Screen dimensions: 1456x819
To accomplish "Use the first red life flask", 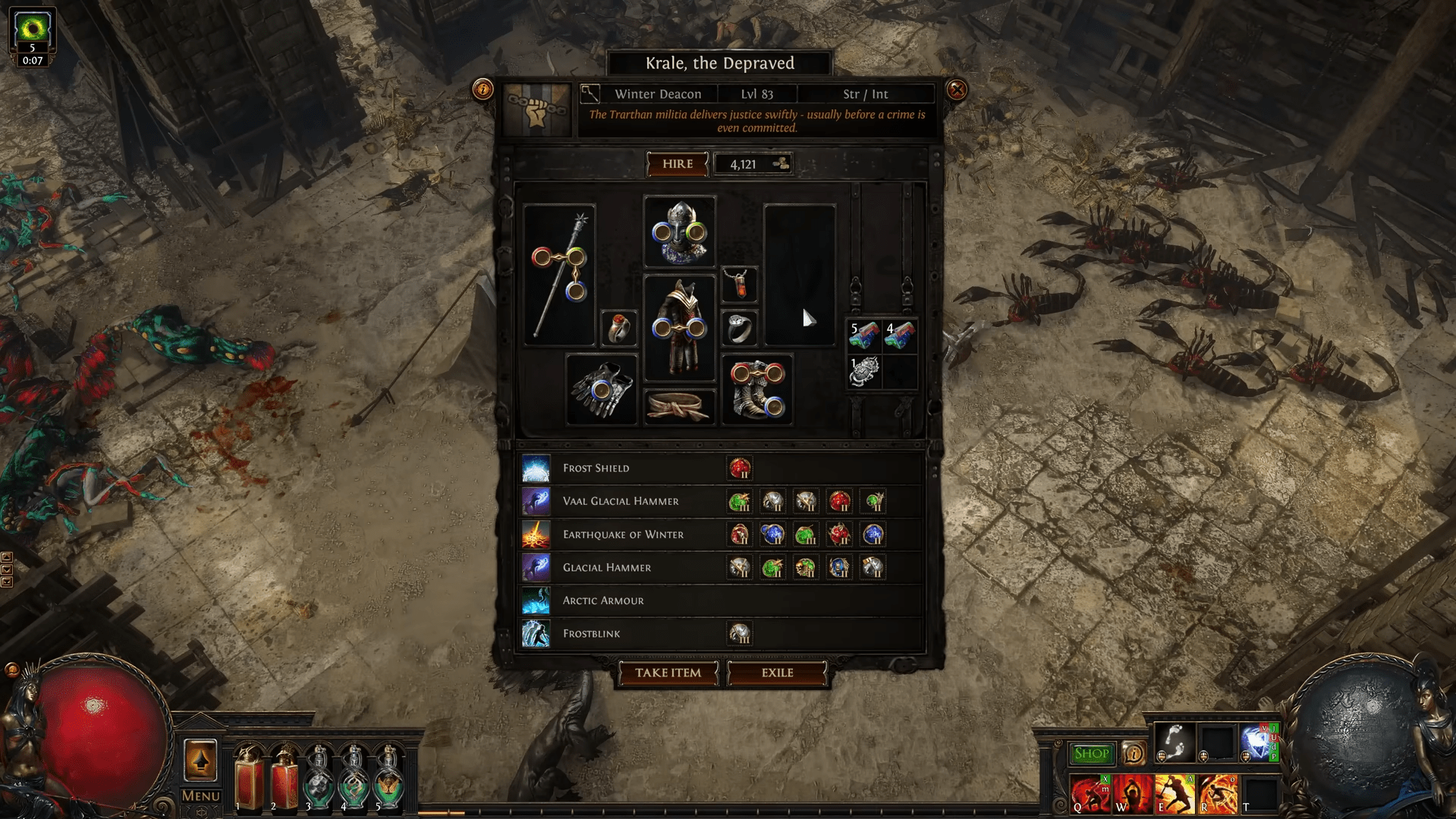I will point(248,776).
